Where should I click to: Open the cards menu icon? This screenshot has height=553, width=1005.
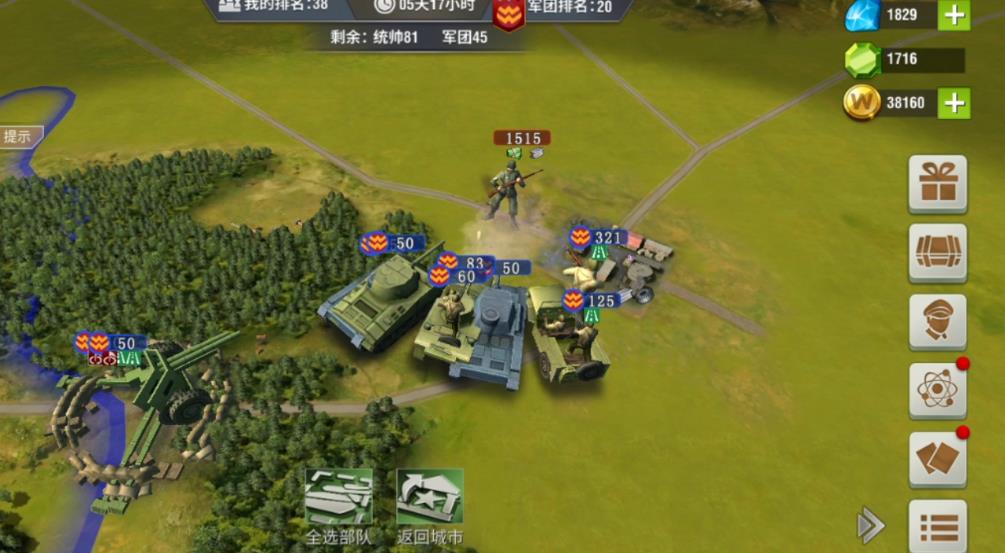tap(937, 459)
